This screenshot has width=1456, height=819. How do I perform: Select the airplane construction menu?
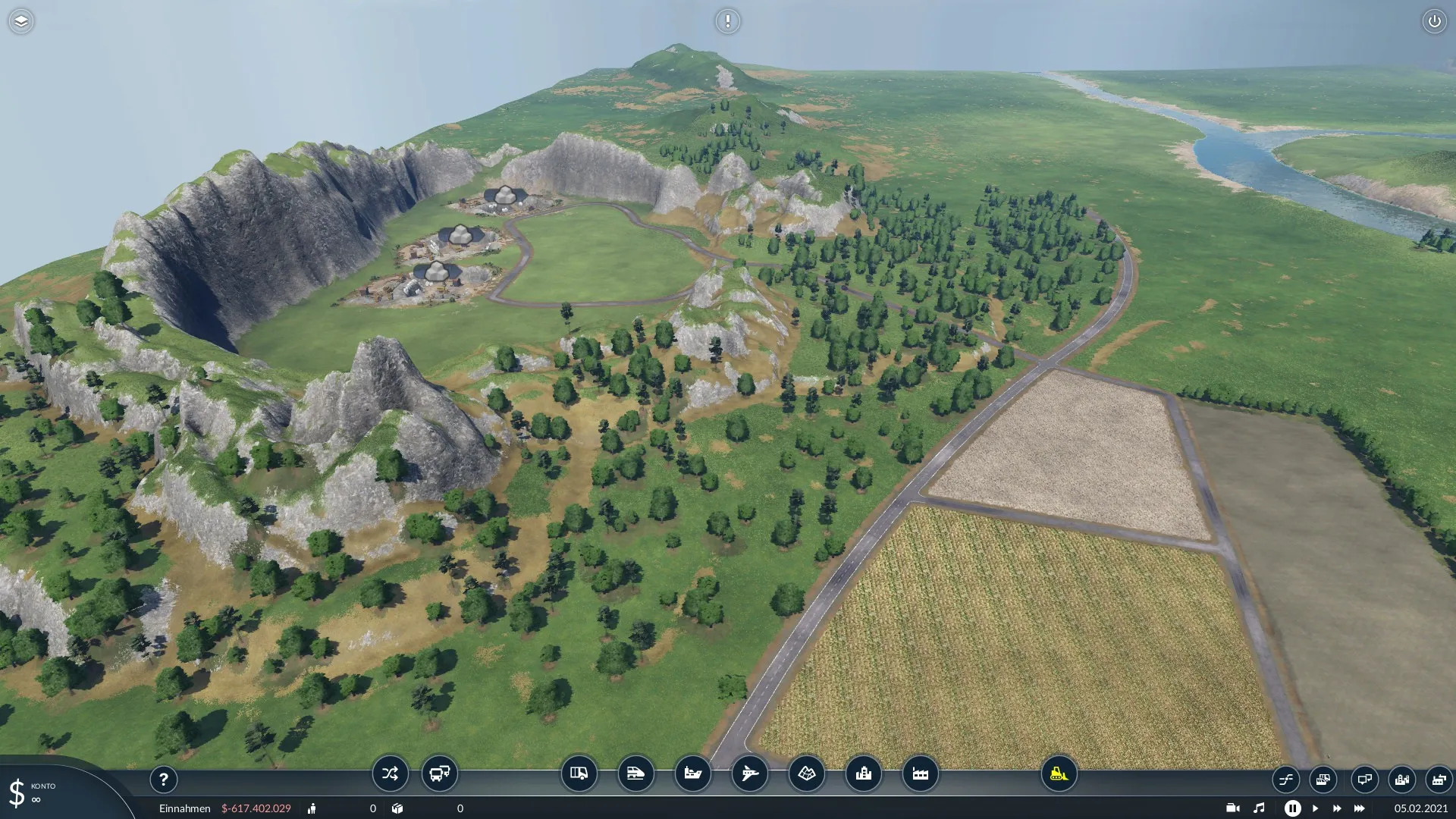pos(749,773)
